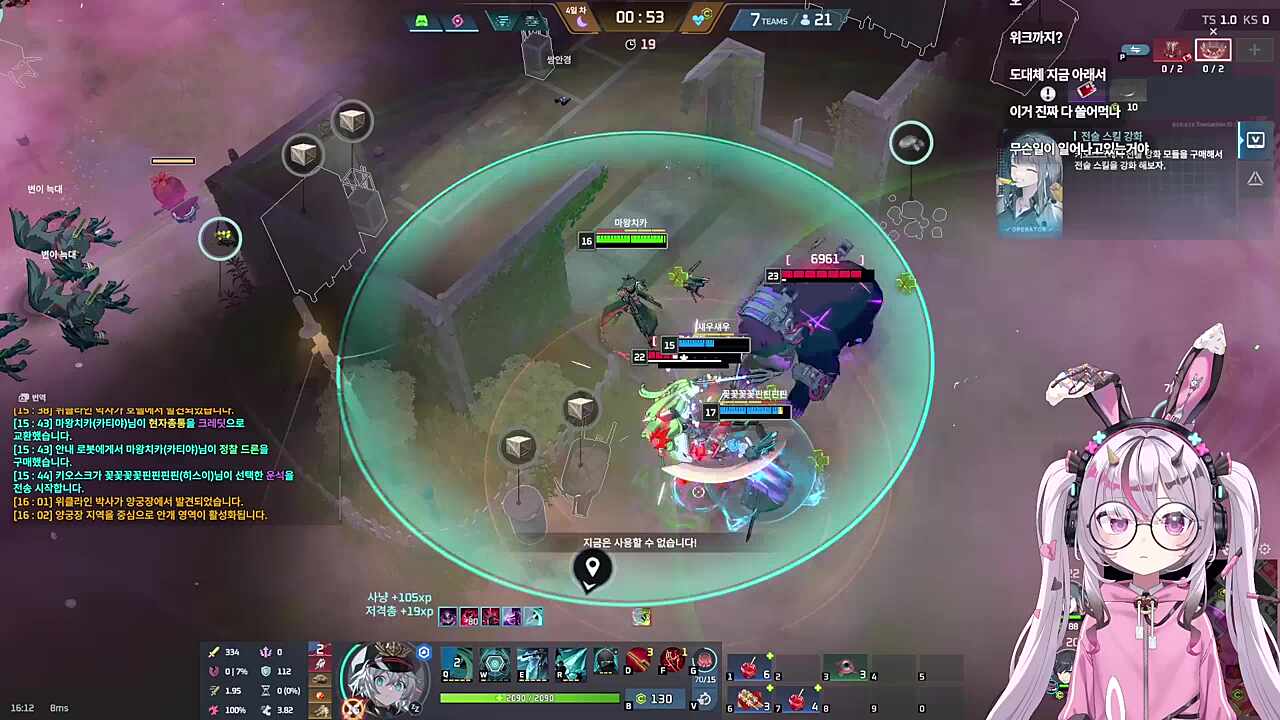
Task: Trigger the F tactical skill icon
Action: point(673,661)
